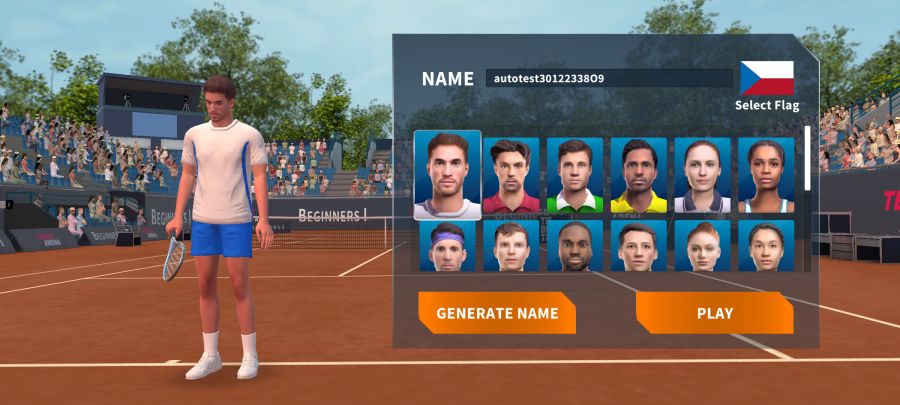Select the avatar with the purple headband
The height and width of the screenshot is (405, 900).
pyautogui.click(x=447, y=246)
